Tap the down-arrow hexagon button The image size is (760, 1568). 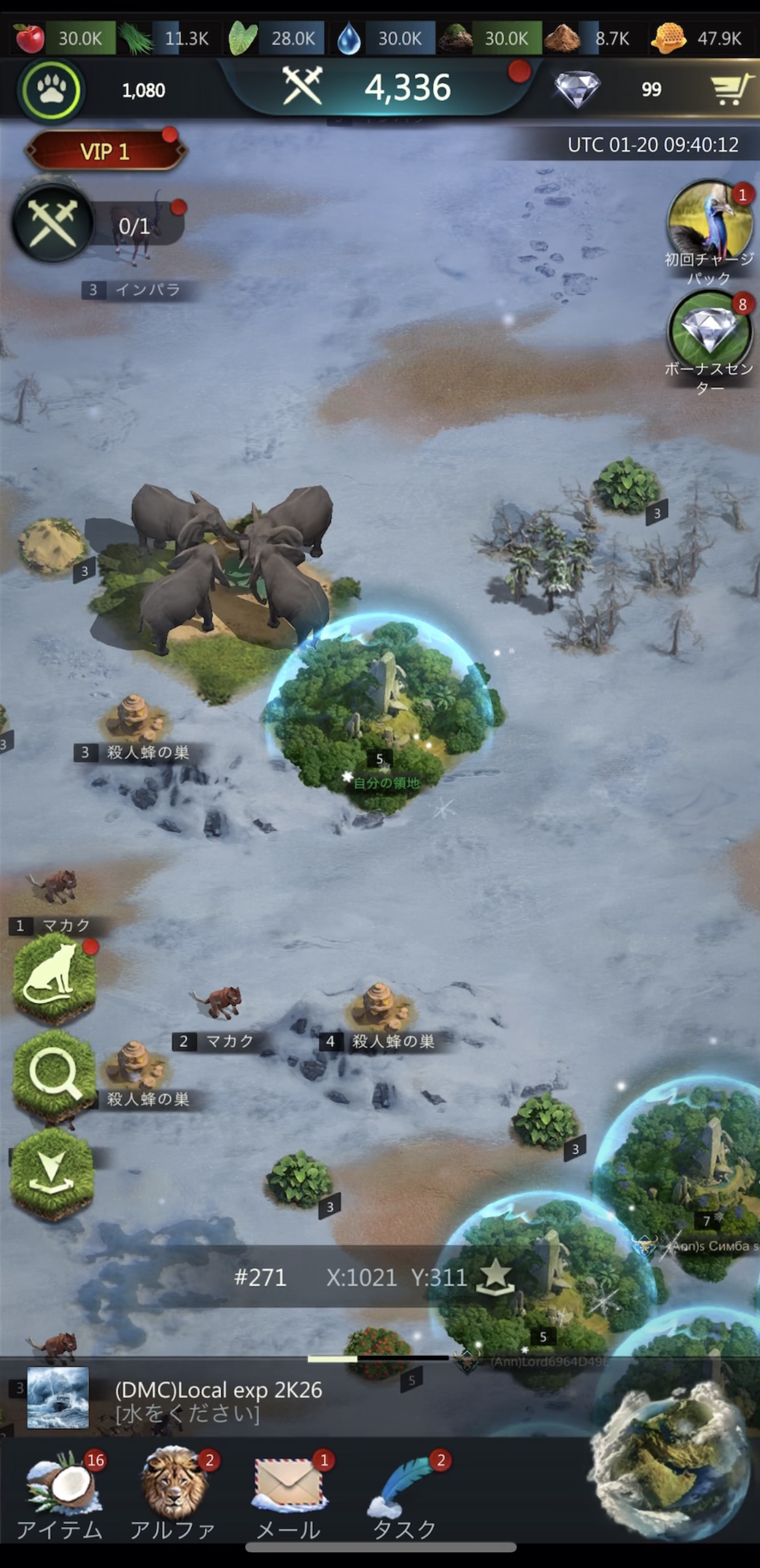coord(52,1173)
